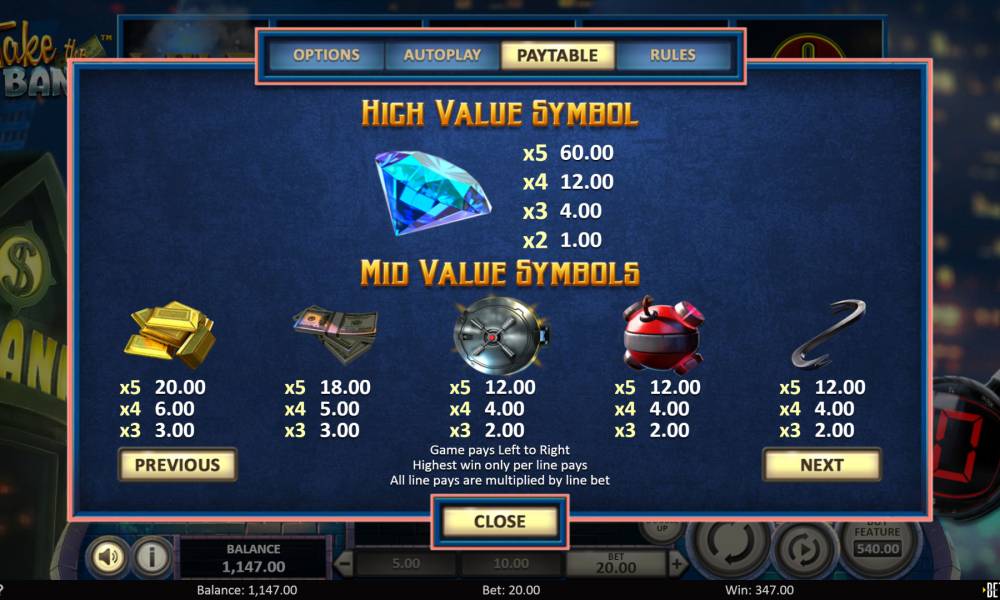
Task: Spin the reels with the circular arrow button
Action: tap(726, 548)
